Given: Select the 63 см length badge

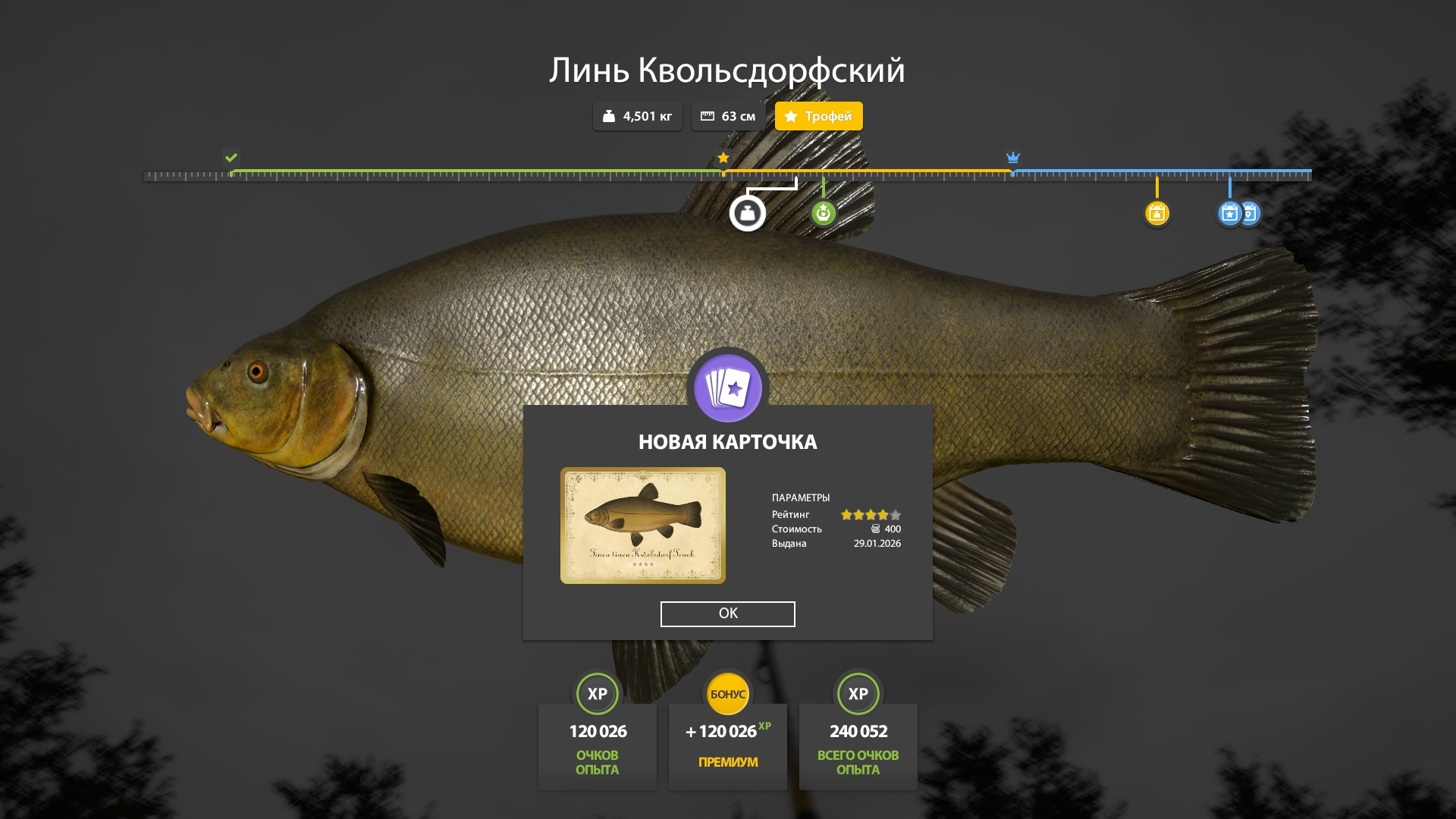Looking at the screenshot, I should [x=729, y=116].
